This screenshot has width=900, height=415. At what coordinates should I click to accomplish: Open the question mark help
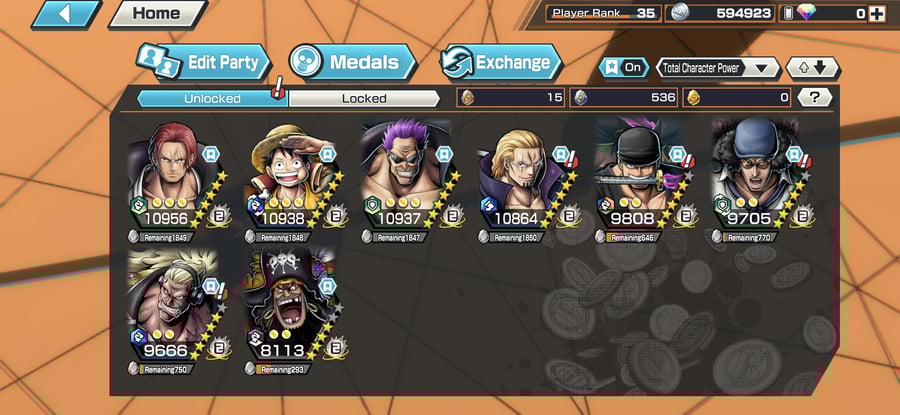coord(816,97)
